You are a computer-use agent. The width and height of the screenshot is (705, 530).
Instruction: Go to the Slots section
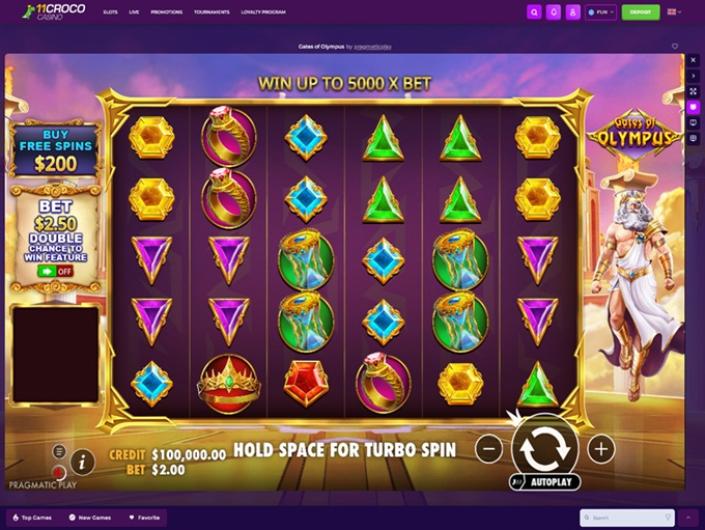(x=110, y=13)
